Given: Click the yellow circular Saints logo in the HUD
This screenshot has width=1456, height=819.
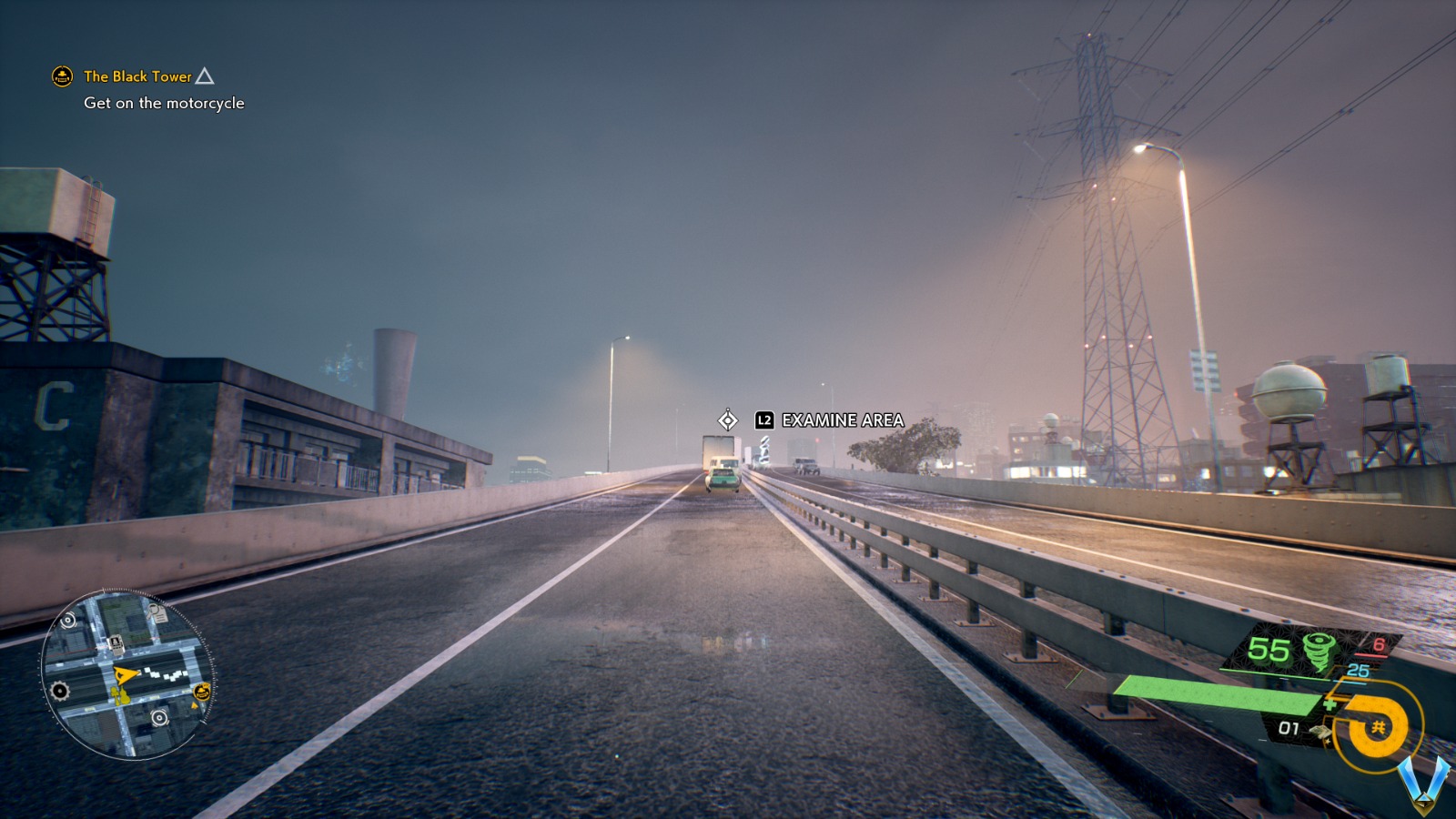Looking at the screenshot, I should (1376, 724).
